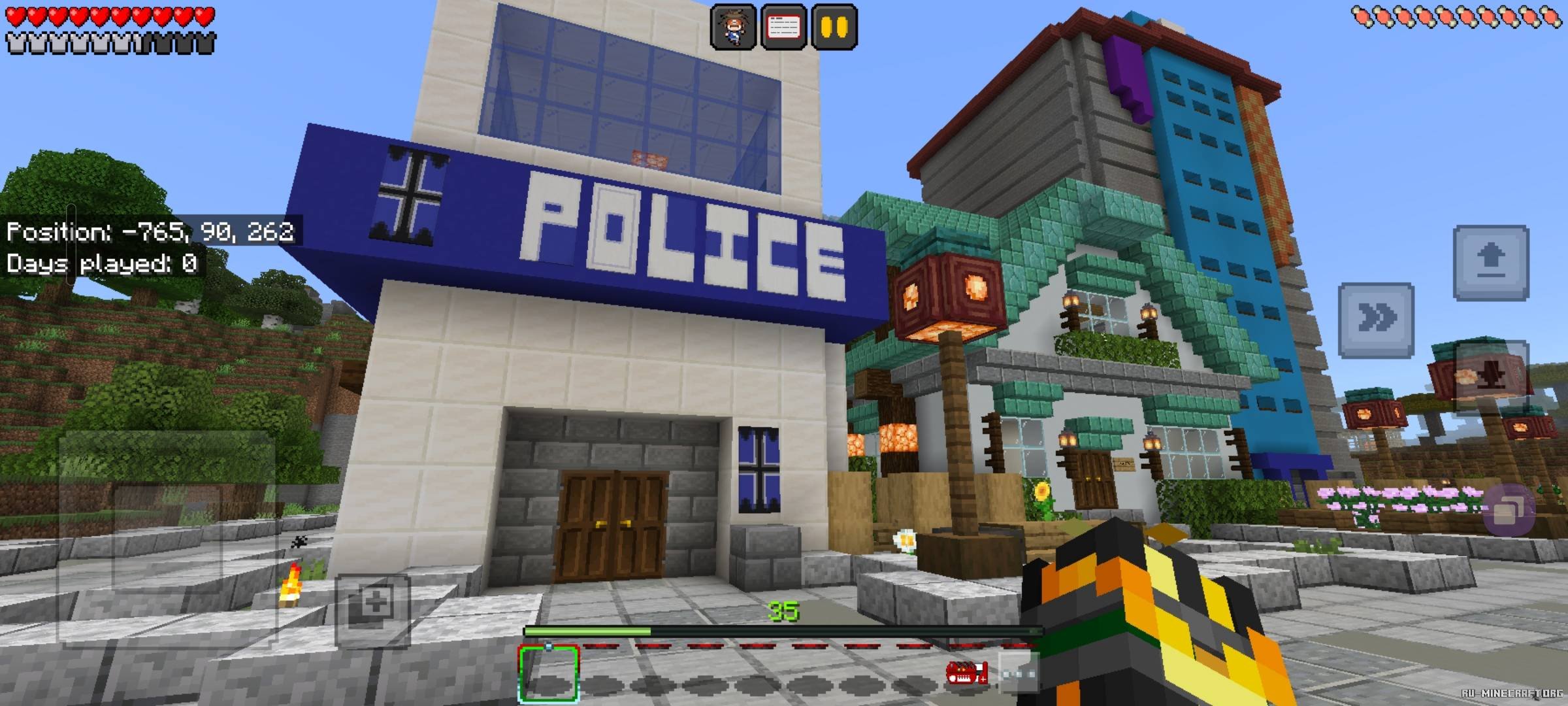The image size is (1568, 706).
Task: Open the chat message button
Action: coord(783,26)
